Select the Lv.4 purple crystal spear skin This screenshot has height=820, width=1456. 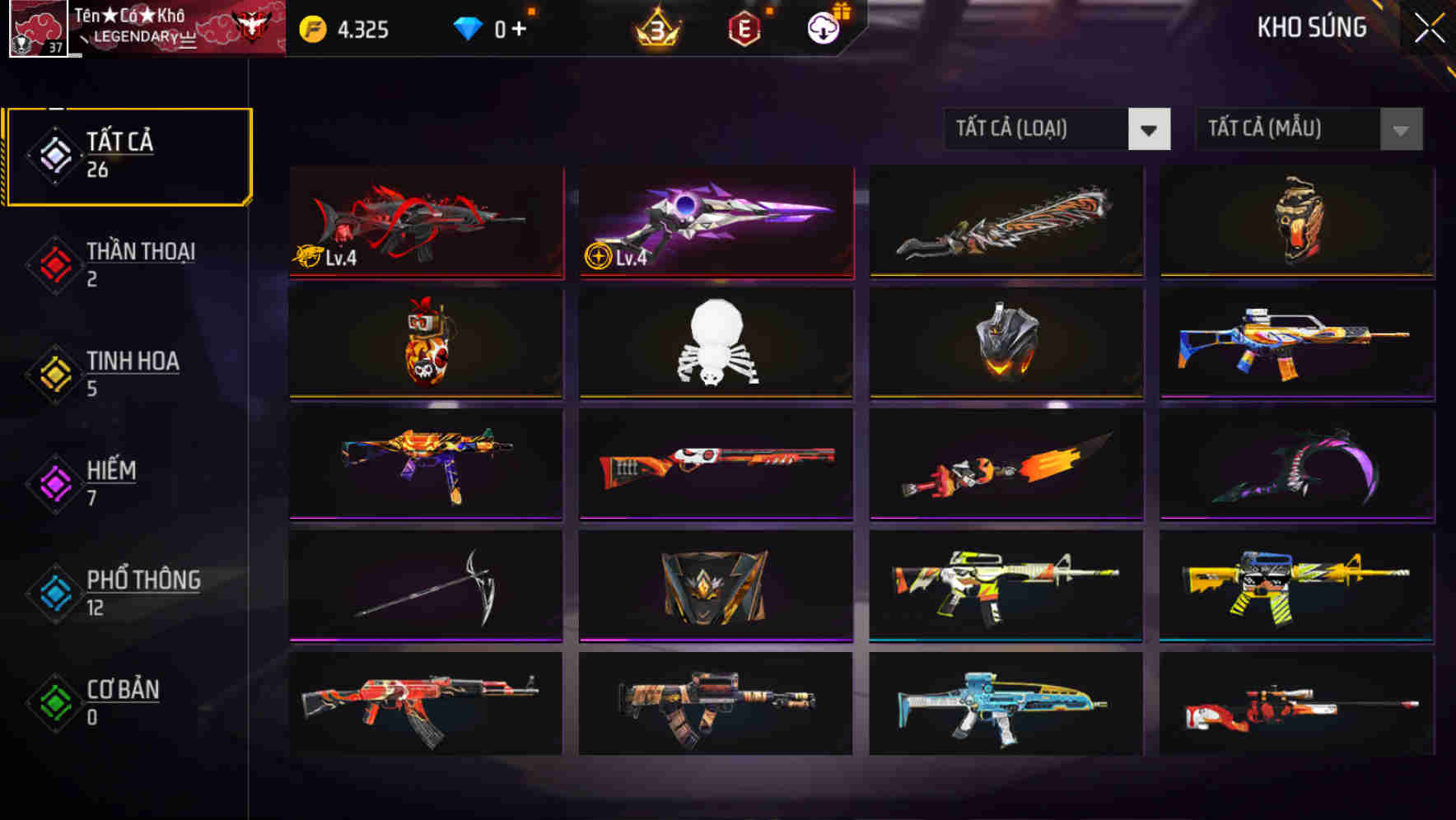coord(715,221)
